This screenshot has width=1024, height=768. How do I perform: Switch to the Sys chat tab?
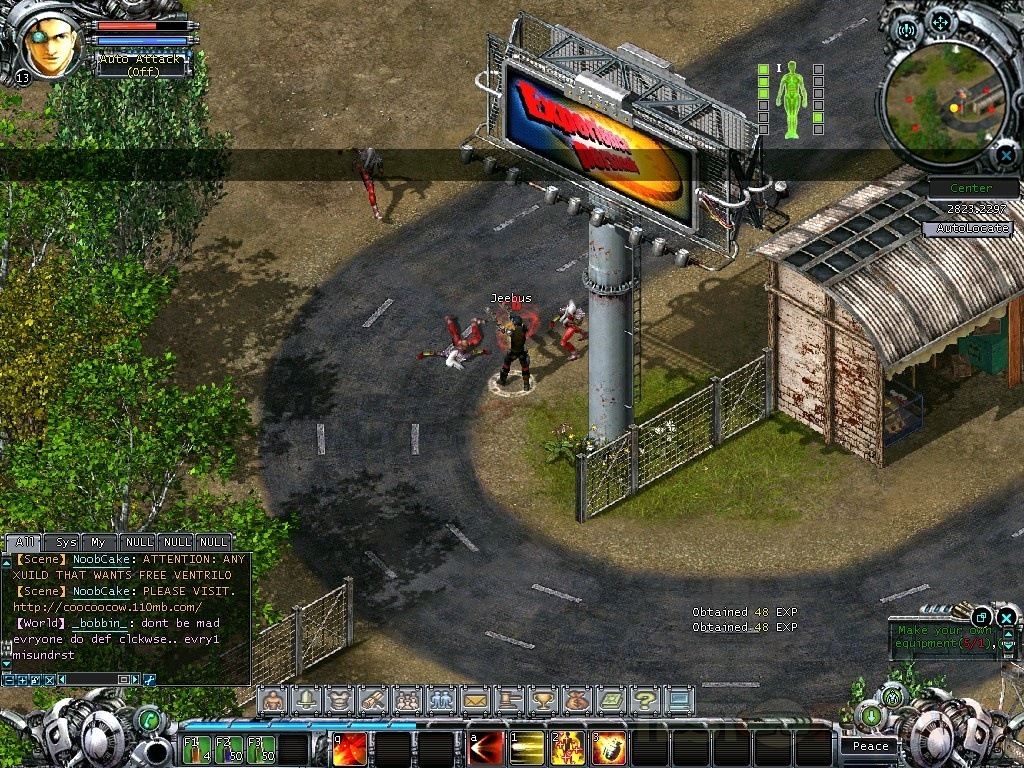pos(65,542)
